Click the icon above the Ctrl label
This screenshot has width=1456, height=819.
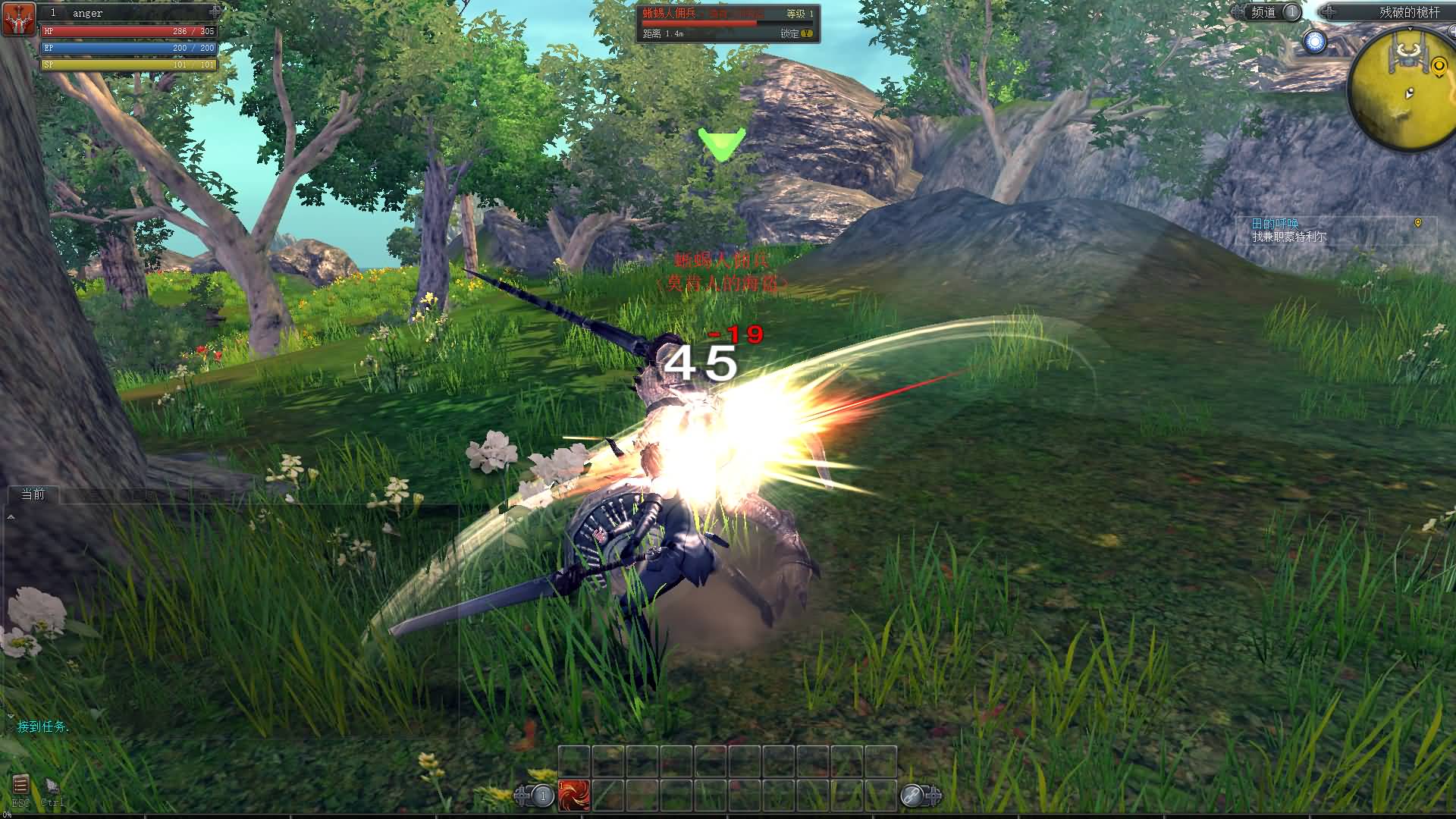coord(52,785)
